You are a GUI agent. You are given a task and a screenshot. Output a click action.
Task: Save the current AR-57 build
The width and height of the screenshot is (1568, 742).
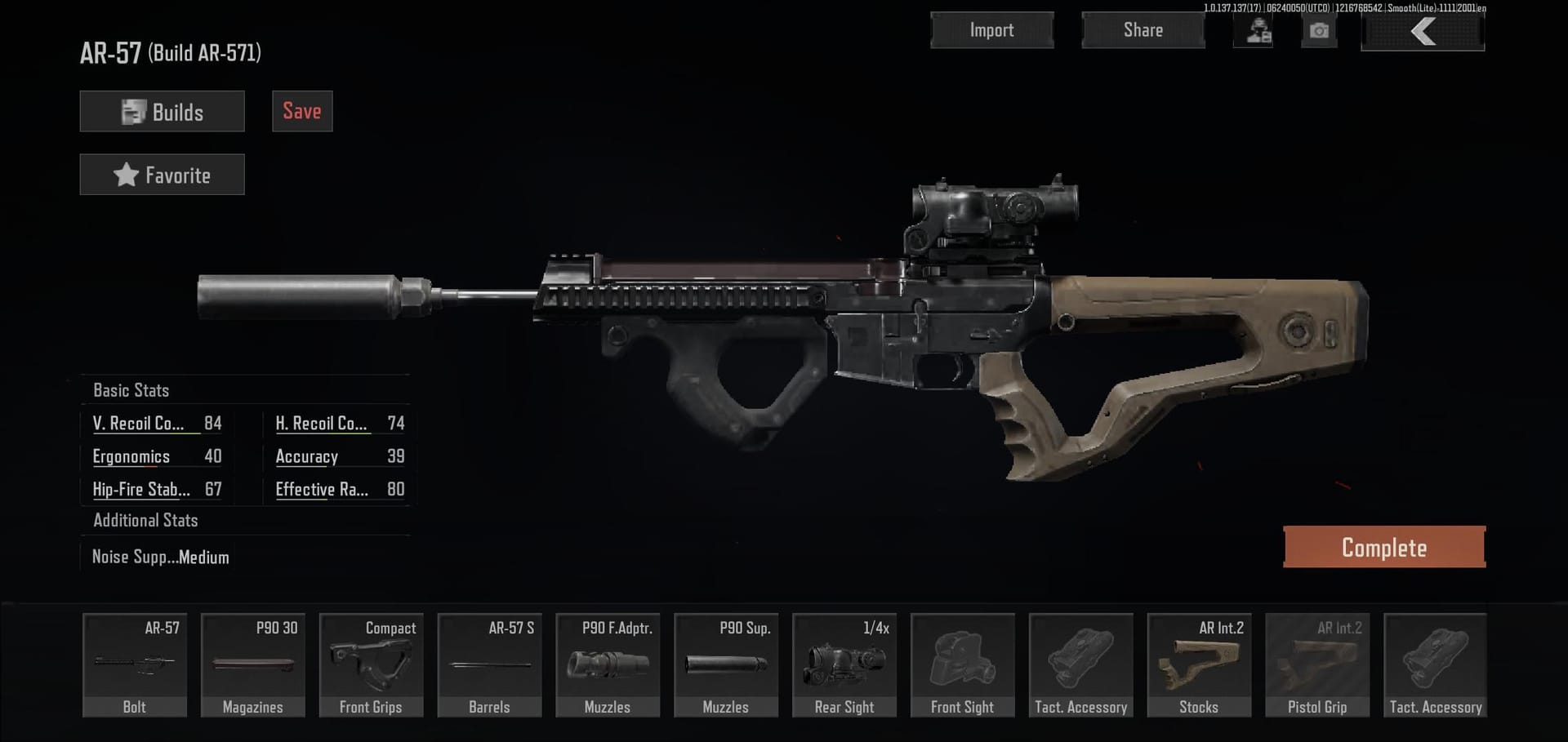[302, 111]
